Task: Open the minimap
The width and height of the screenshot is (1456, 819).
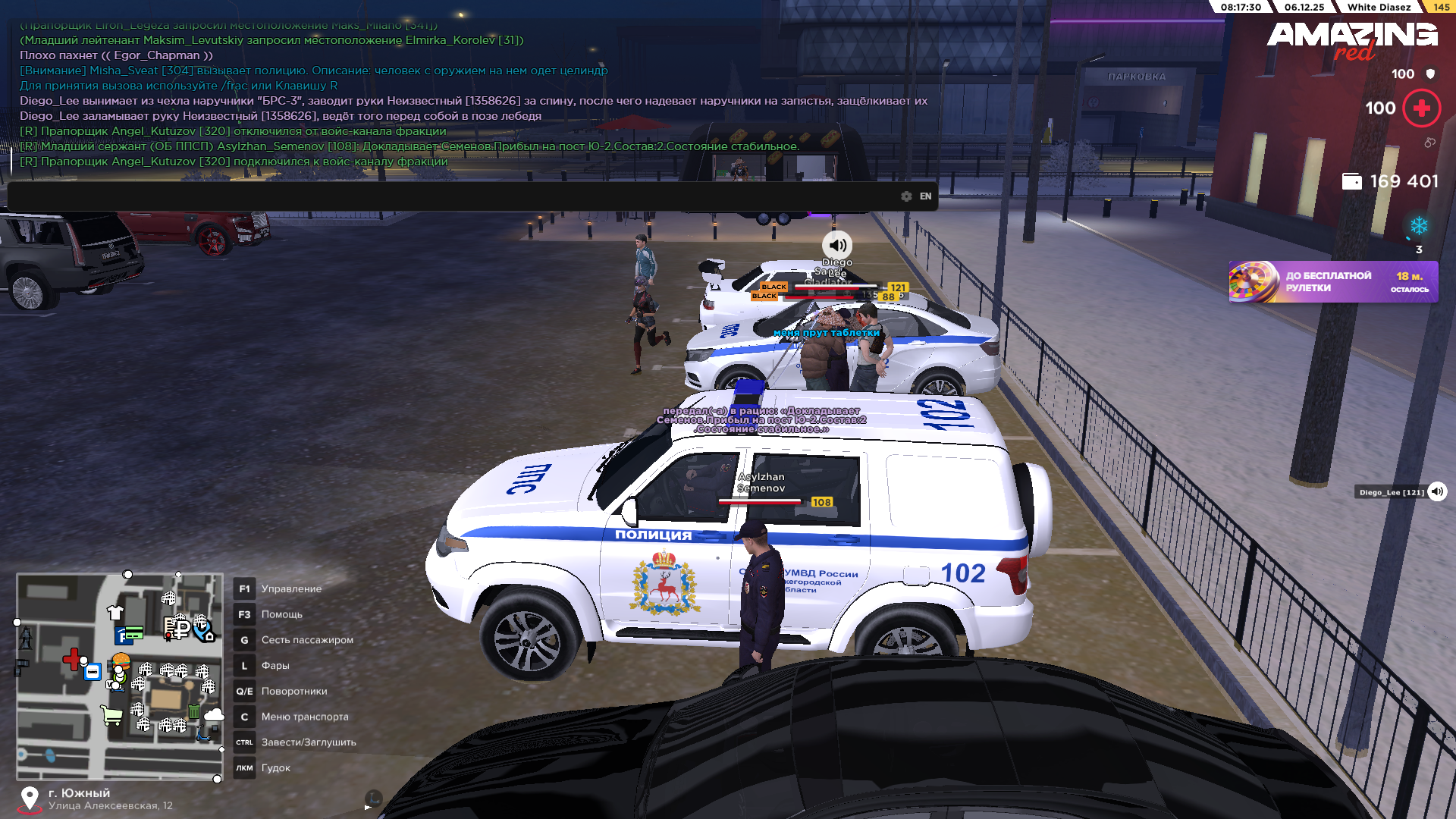Action: (x=120, y=676)
